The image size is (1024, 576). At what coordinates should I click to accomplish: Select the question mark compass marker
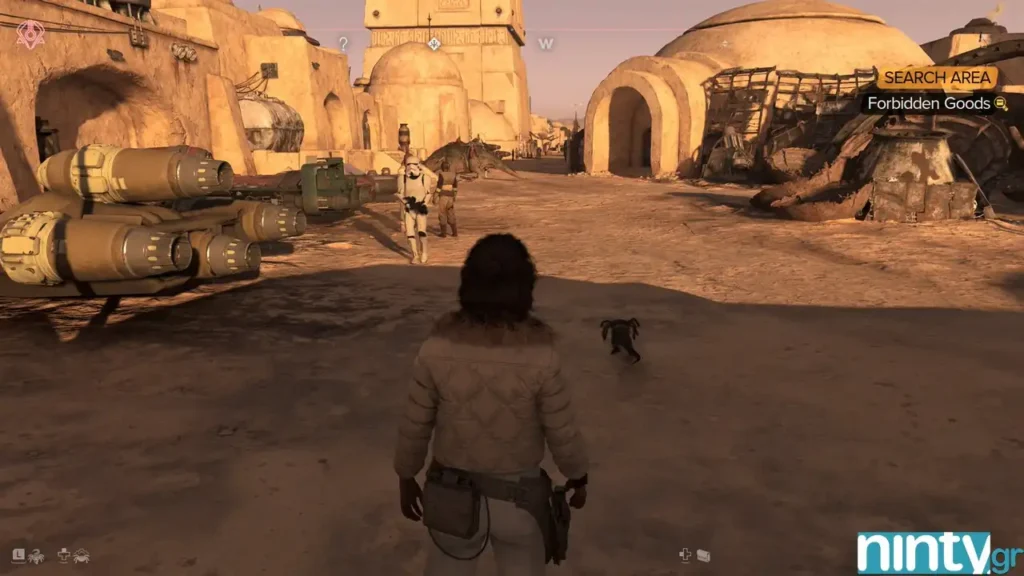tap(344, 44)
